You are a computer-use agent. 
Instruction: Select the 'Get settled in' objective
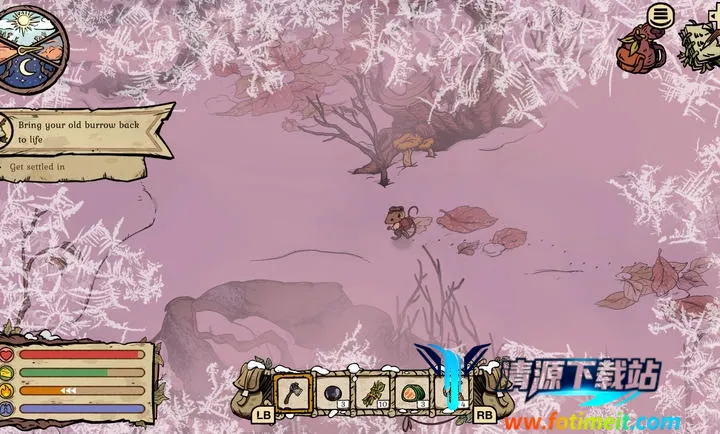point(40,167)
